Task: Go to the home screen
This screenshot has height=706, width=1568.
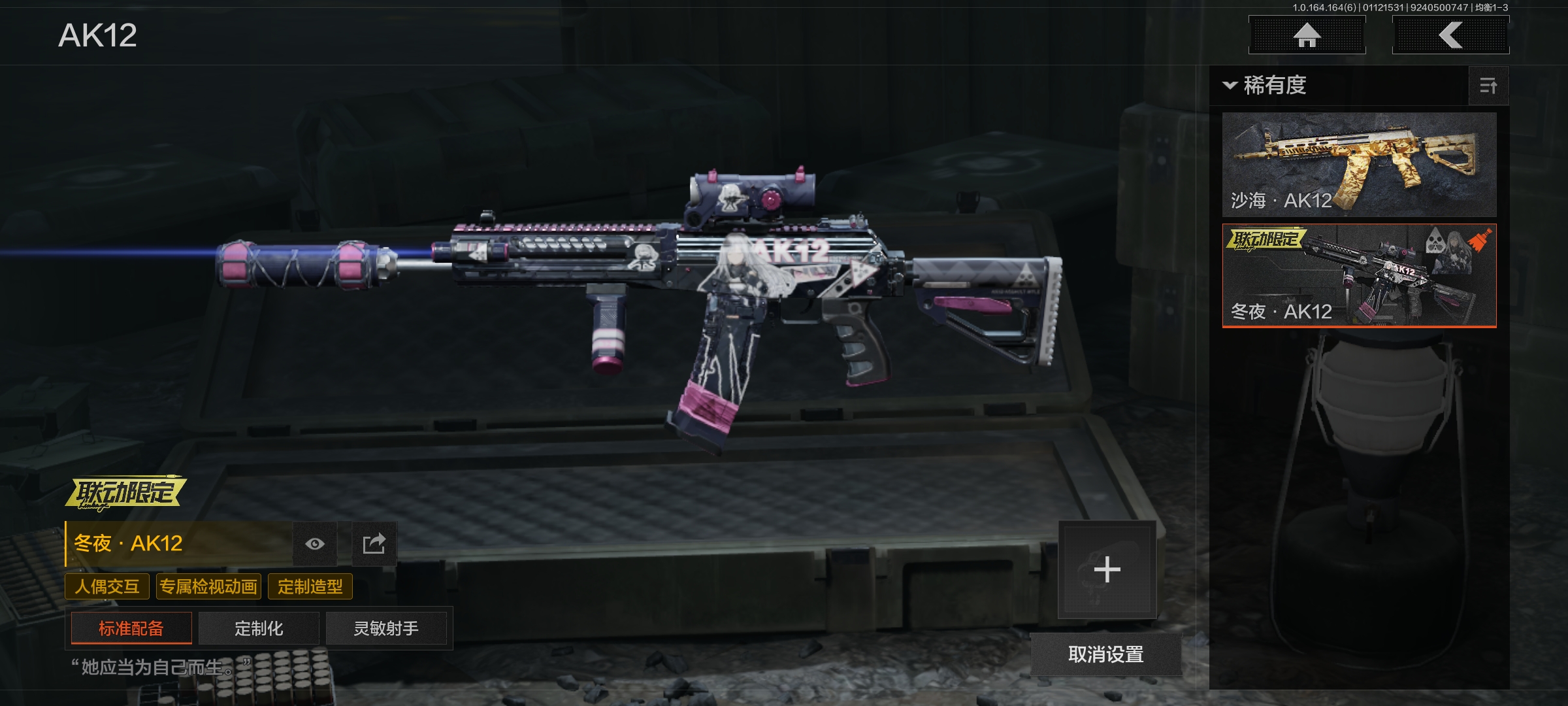Action: [x=1307, y=35]
